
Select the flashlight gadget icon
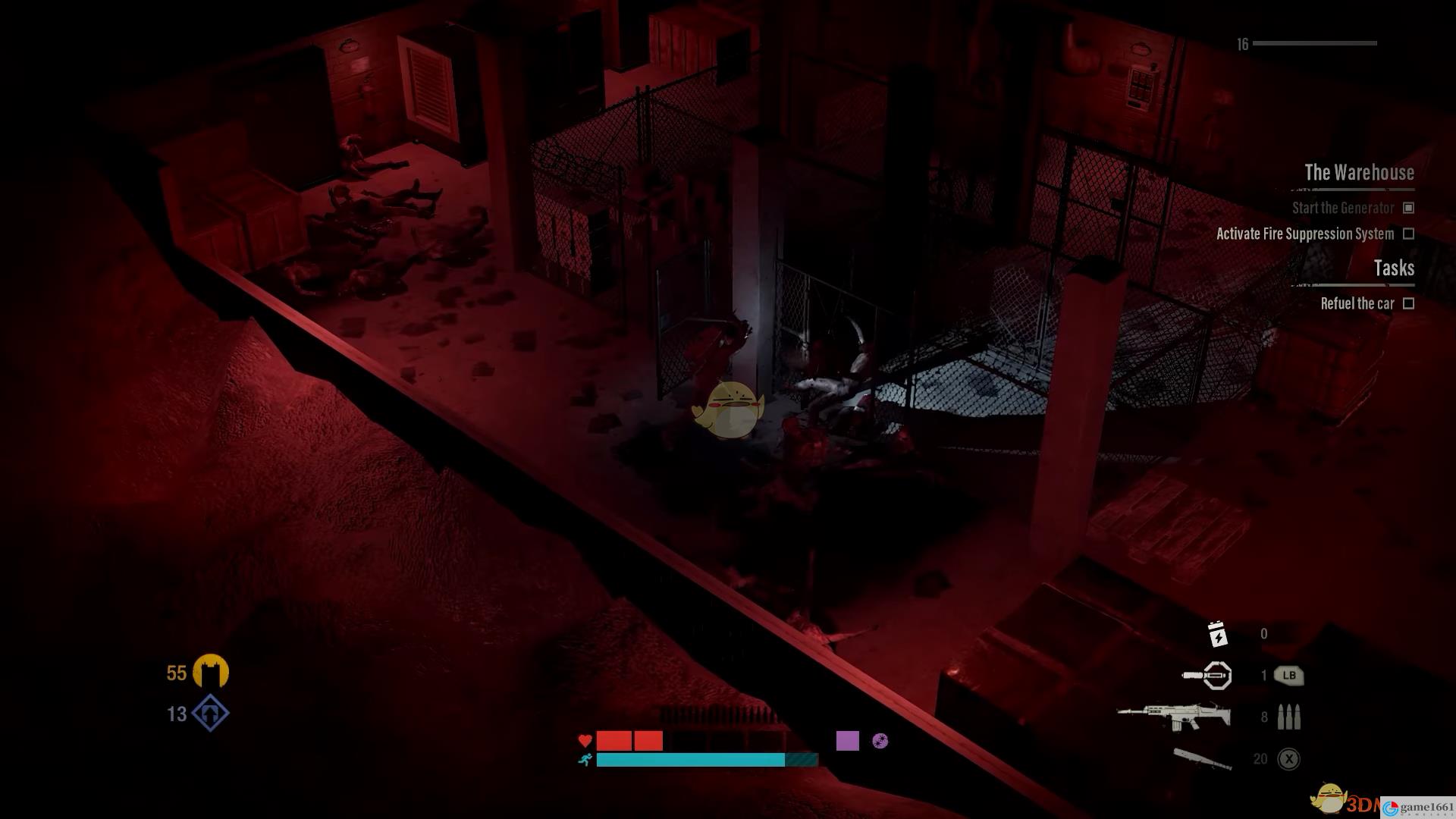(x=1207, y=675)
